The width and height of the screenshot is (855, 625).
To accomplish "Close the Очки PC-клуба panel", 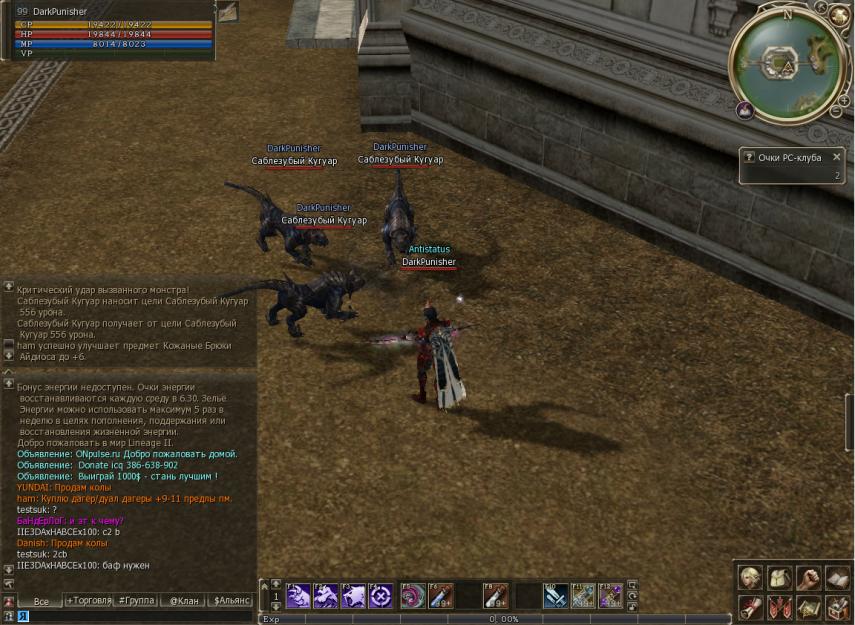I will point(837,157).
